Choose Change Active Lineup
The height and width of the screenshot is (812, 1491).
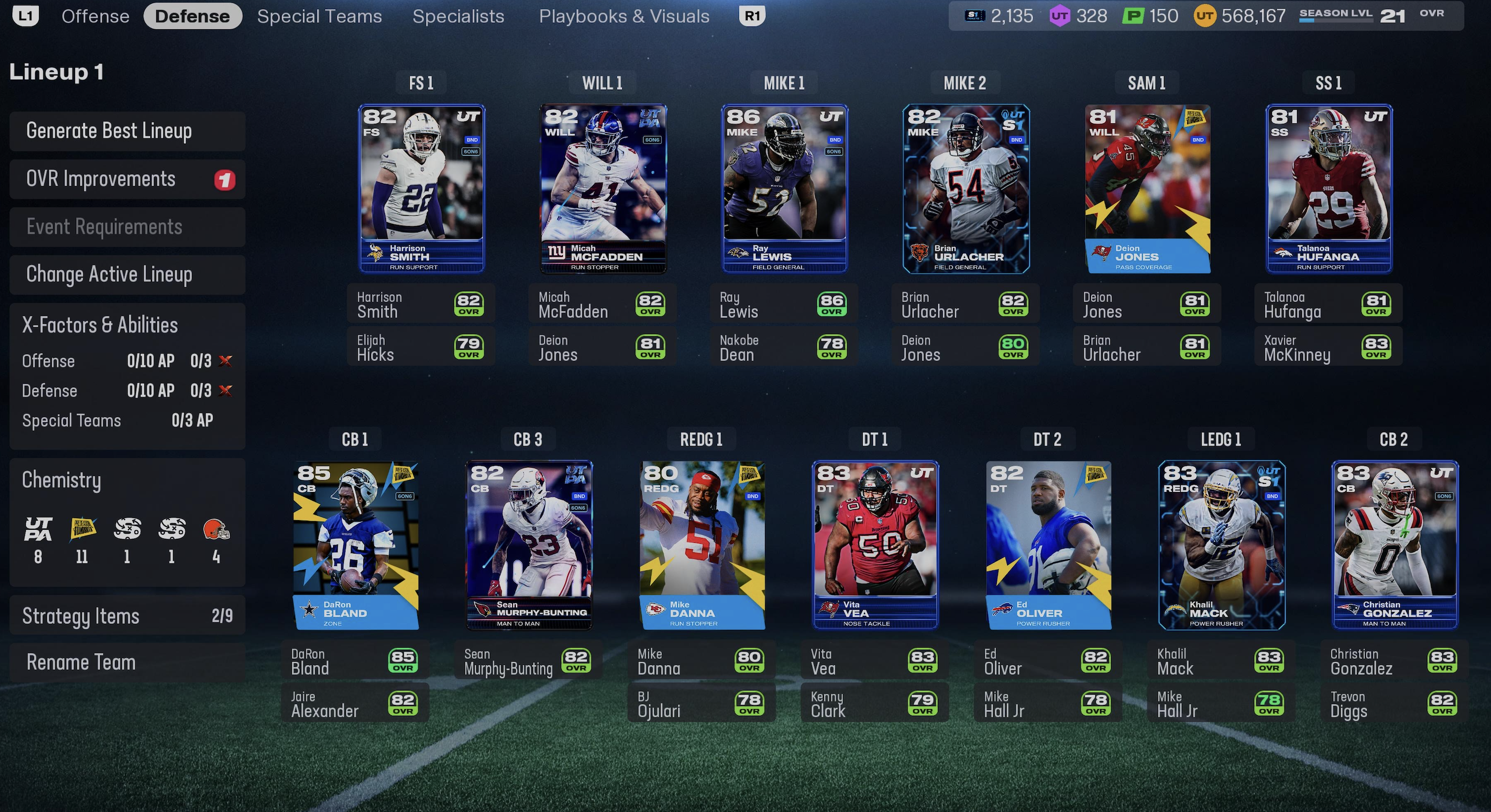pyautogui.click(x=128, y=274)
